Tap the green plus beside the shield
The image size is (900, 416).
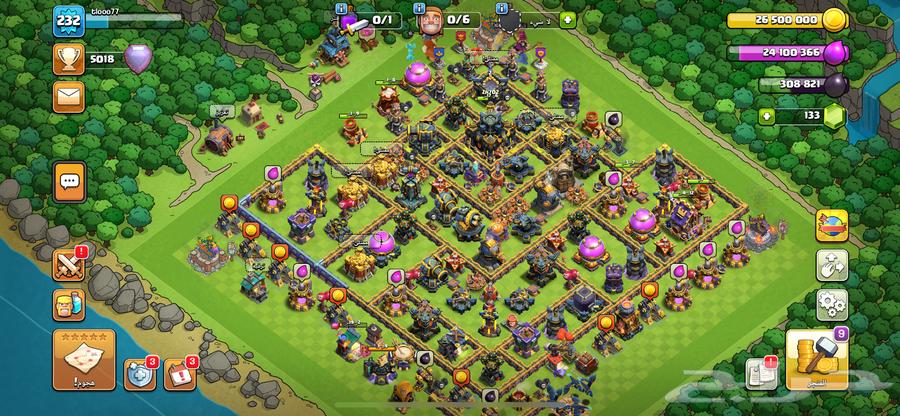pos(568,19)
